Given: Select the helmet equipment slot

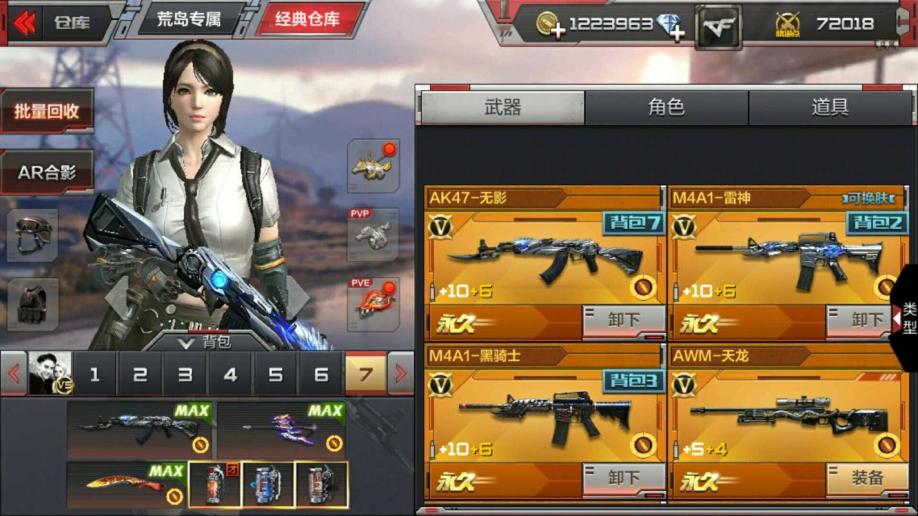Looking at the screenshot, I should 32,236.
